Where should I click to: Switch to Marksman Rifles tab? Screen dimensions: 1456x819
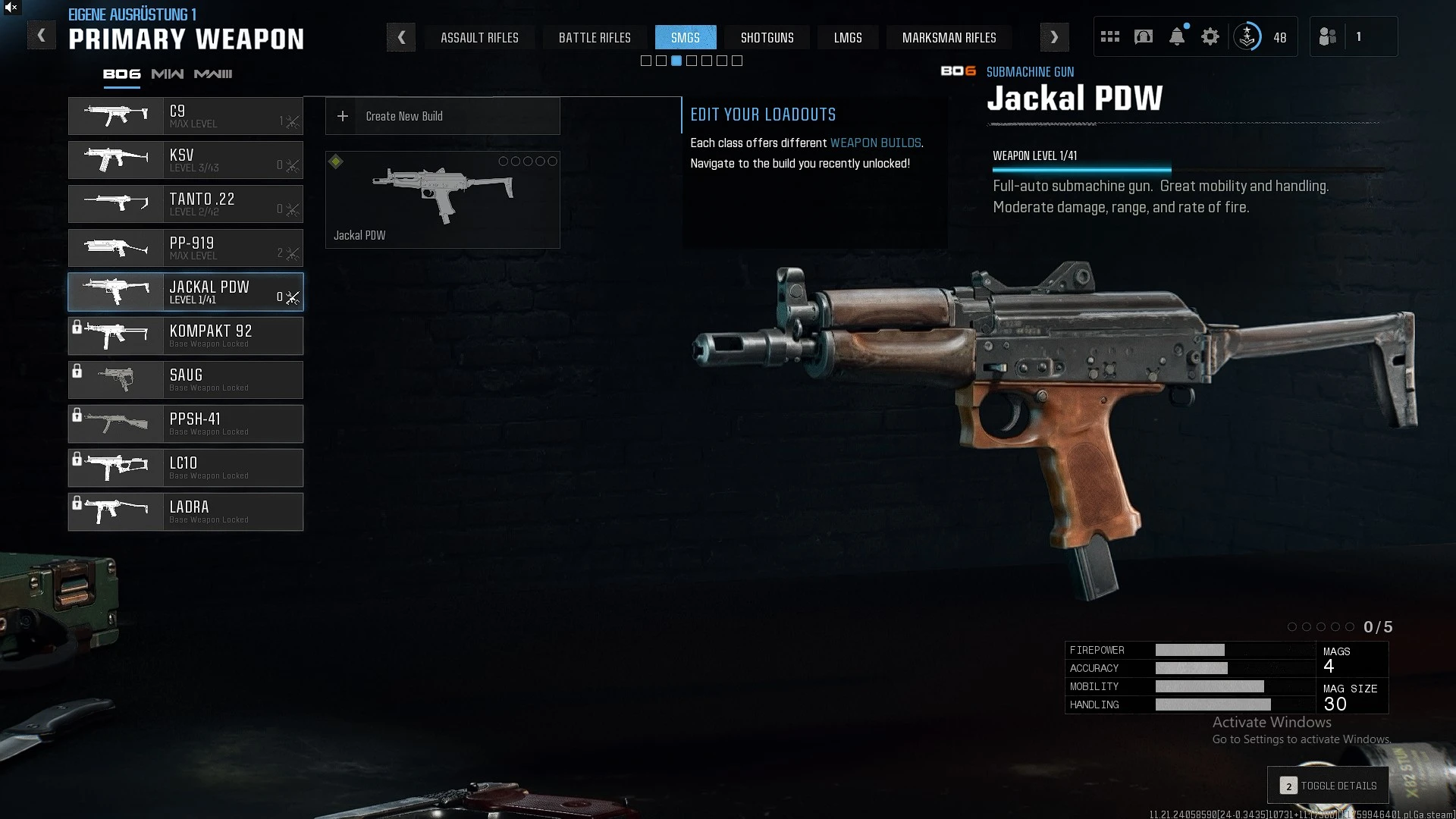949,37
